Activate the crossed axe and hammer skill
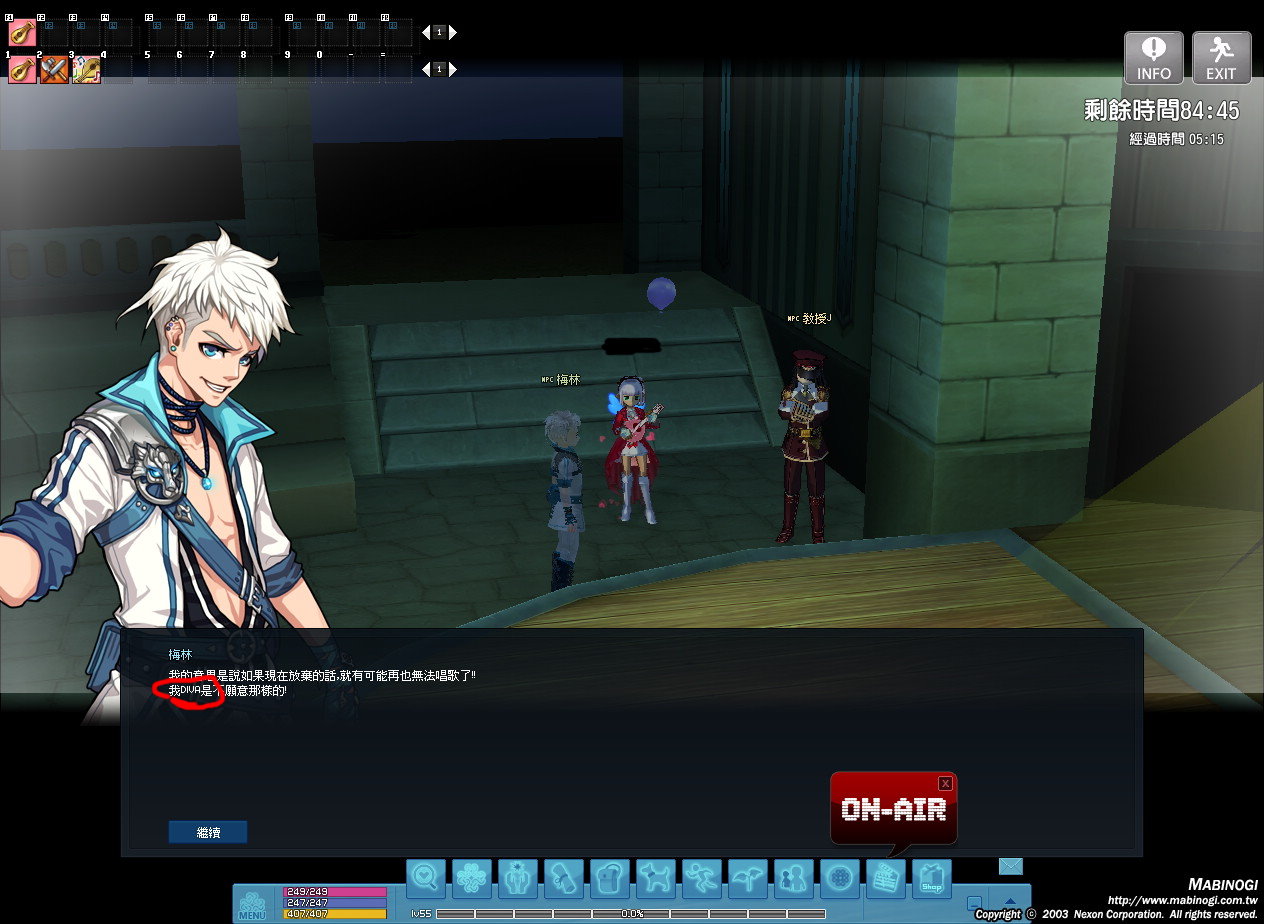 pyautogui.click(x=54, y=70)
